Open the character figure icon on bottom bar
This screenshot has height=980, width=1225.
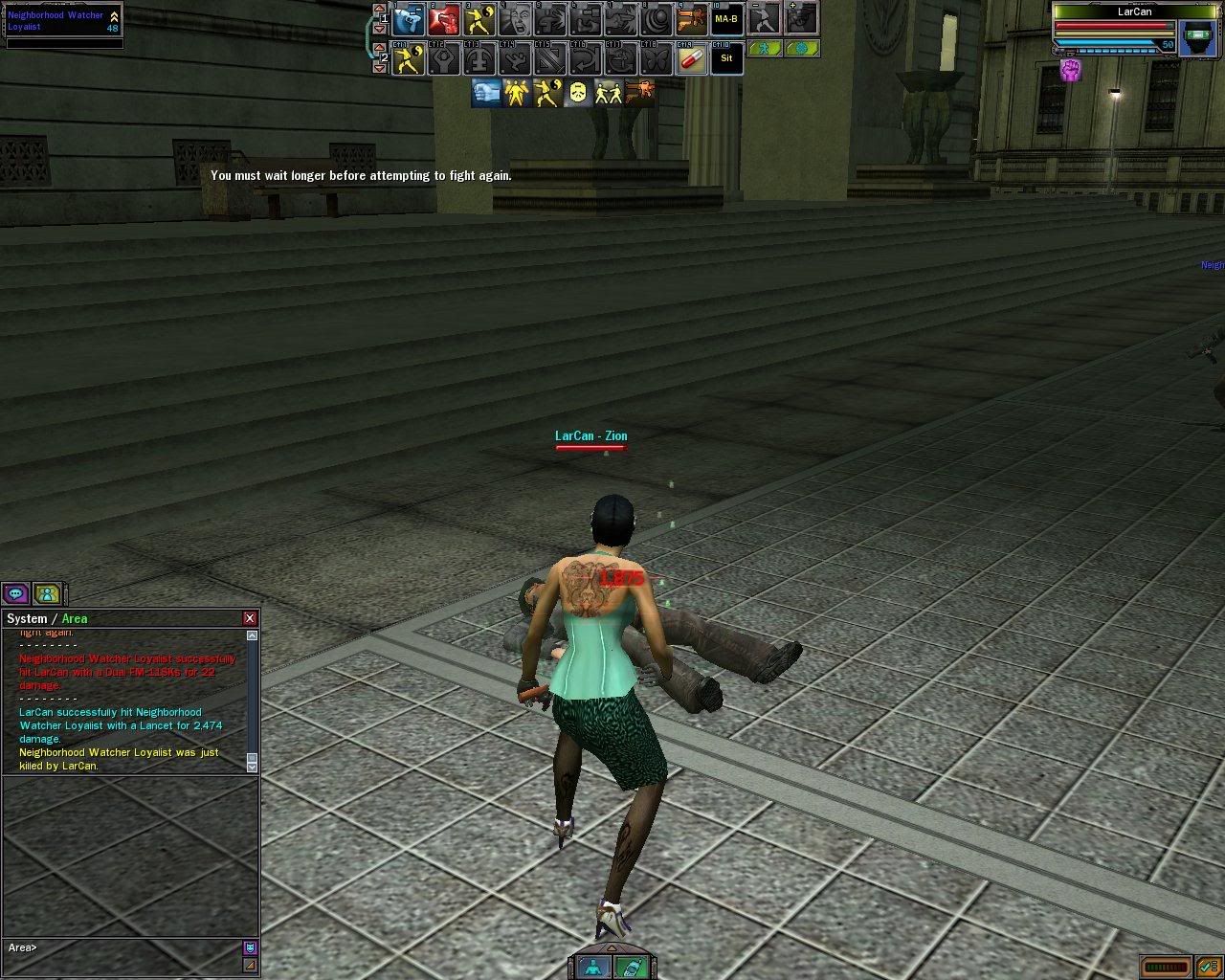pos(593,967)
